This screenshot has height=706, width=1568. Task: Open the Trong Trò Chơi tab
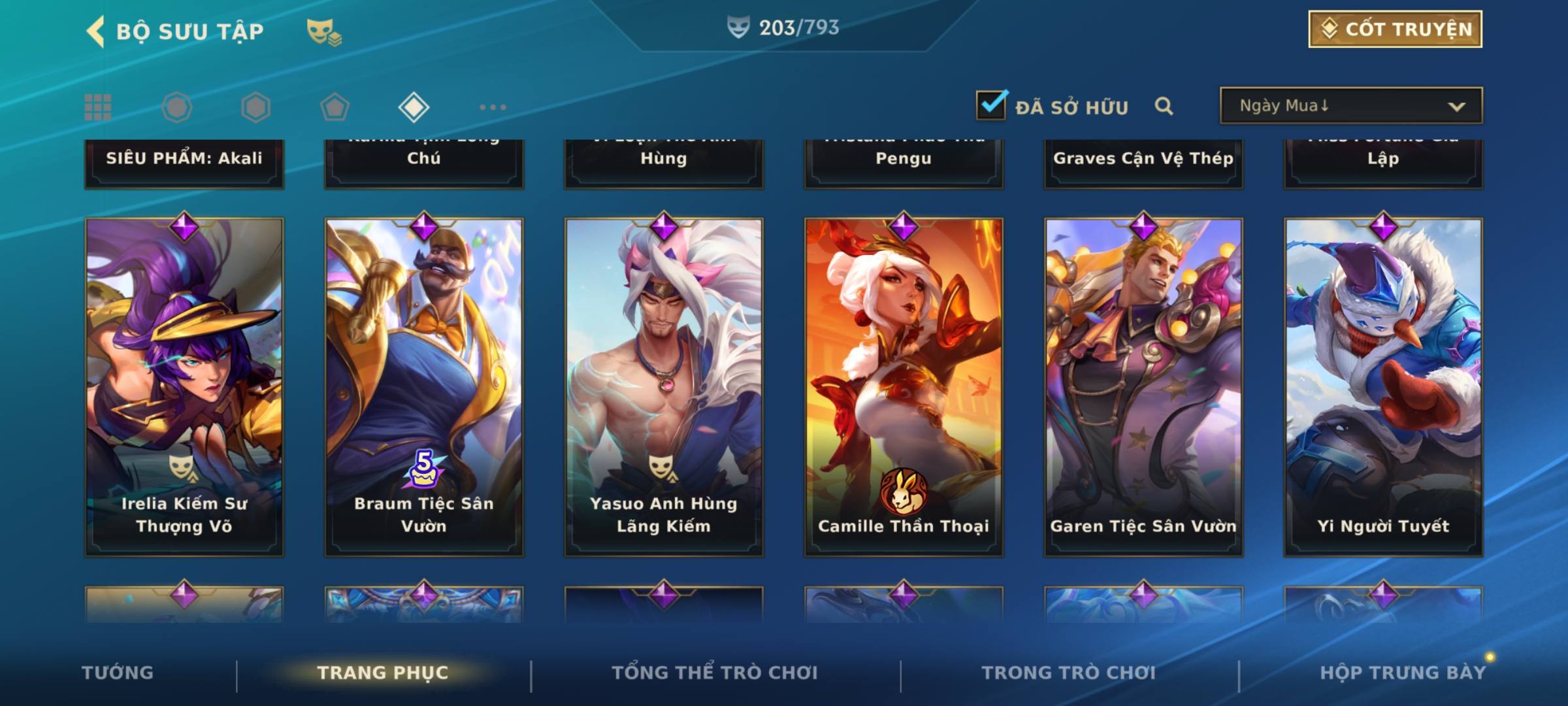pos(1069,673)
